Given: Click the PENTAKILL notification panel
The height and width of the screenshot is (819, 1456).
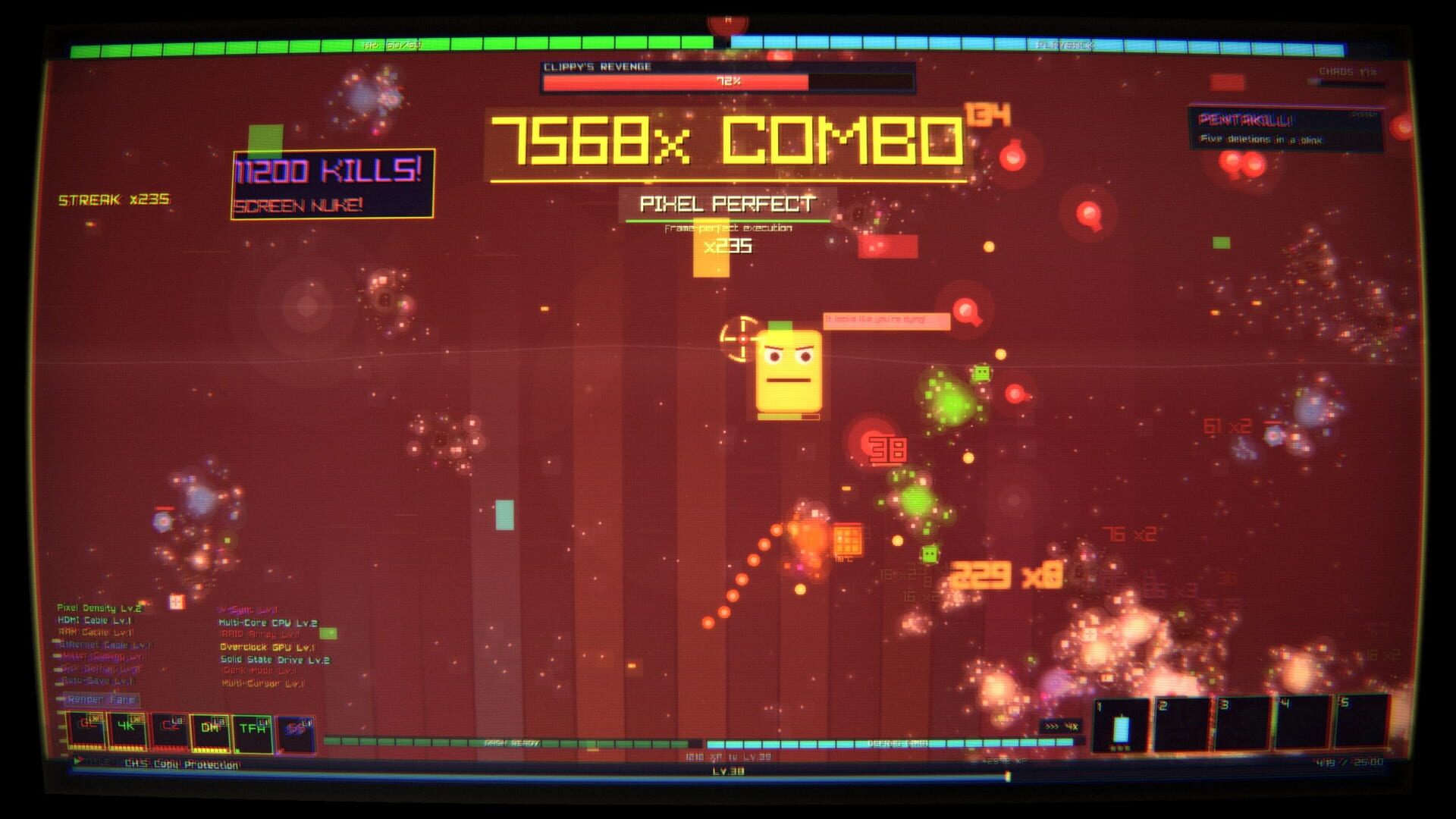Looking at the screenshot, I should pyautogui.click(x=1289, y=127).
